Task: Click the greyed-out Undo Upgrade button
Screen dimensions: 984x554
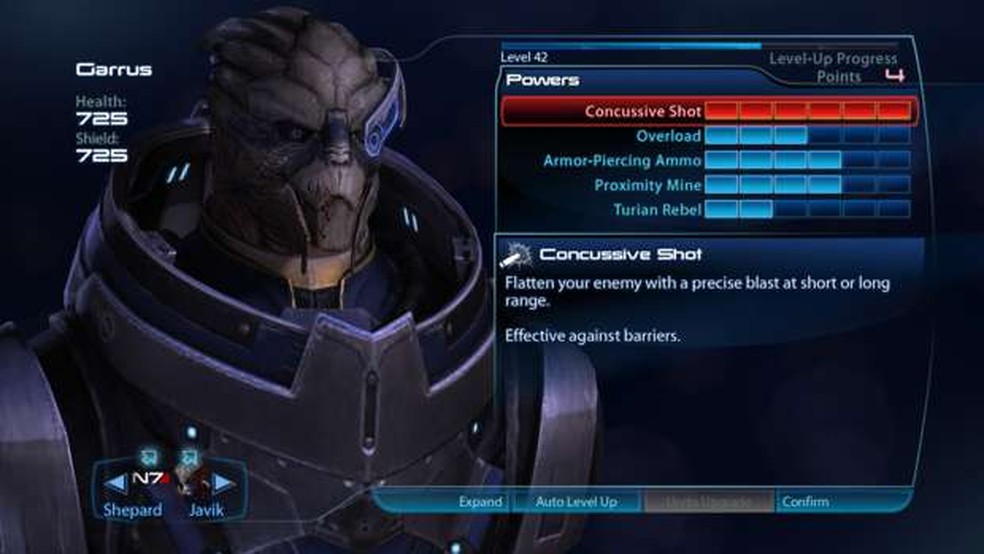Action: pyautogui.click(x=709, y=501)
